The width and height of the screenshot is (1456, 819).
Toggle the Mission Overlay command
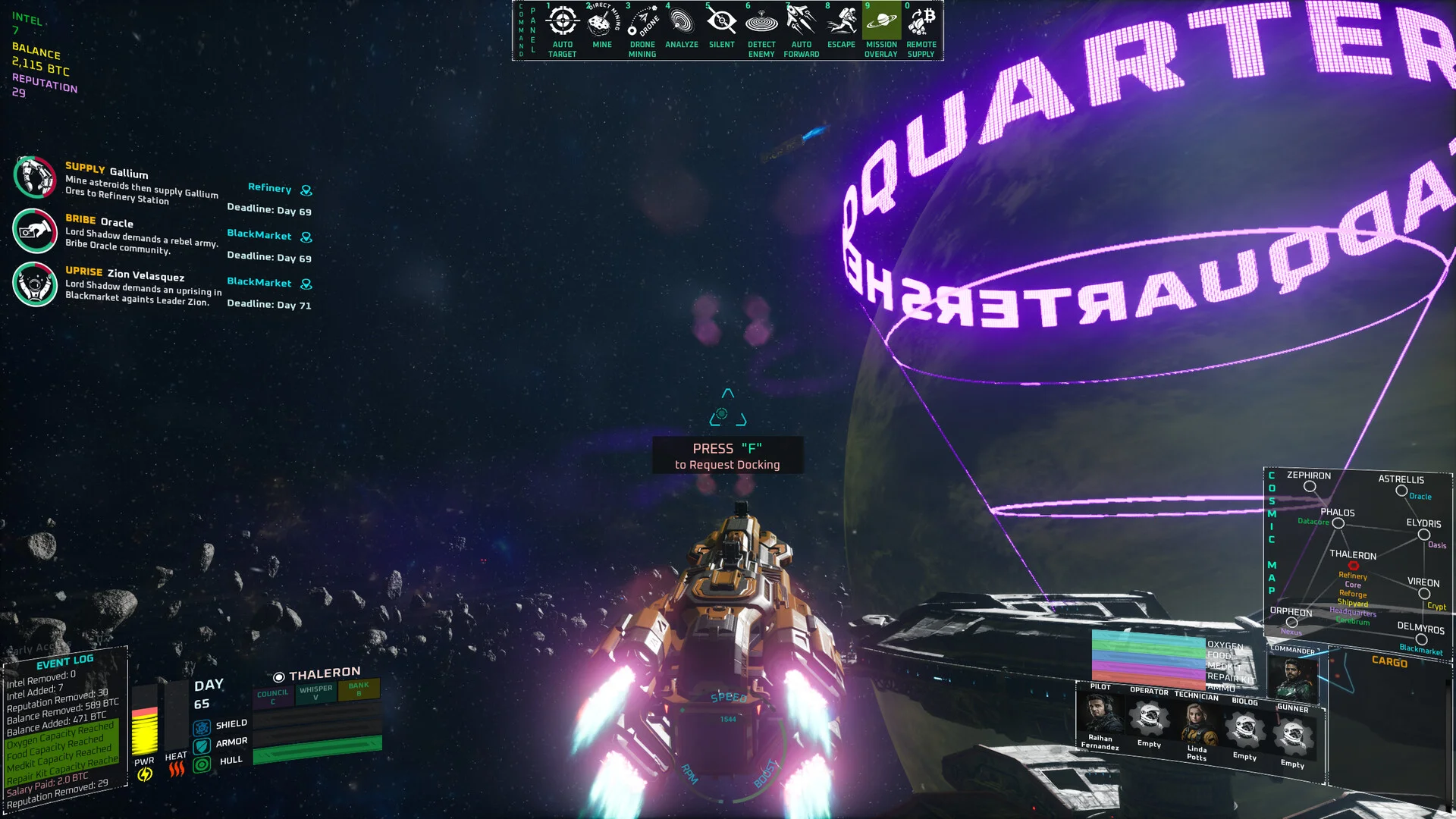(881, 21)
